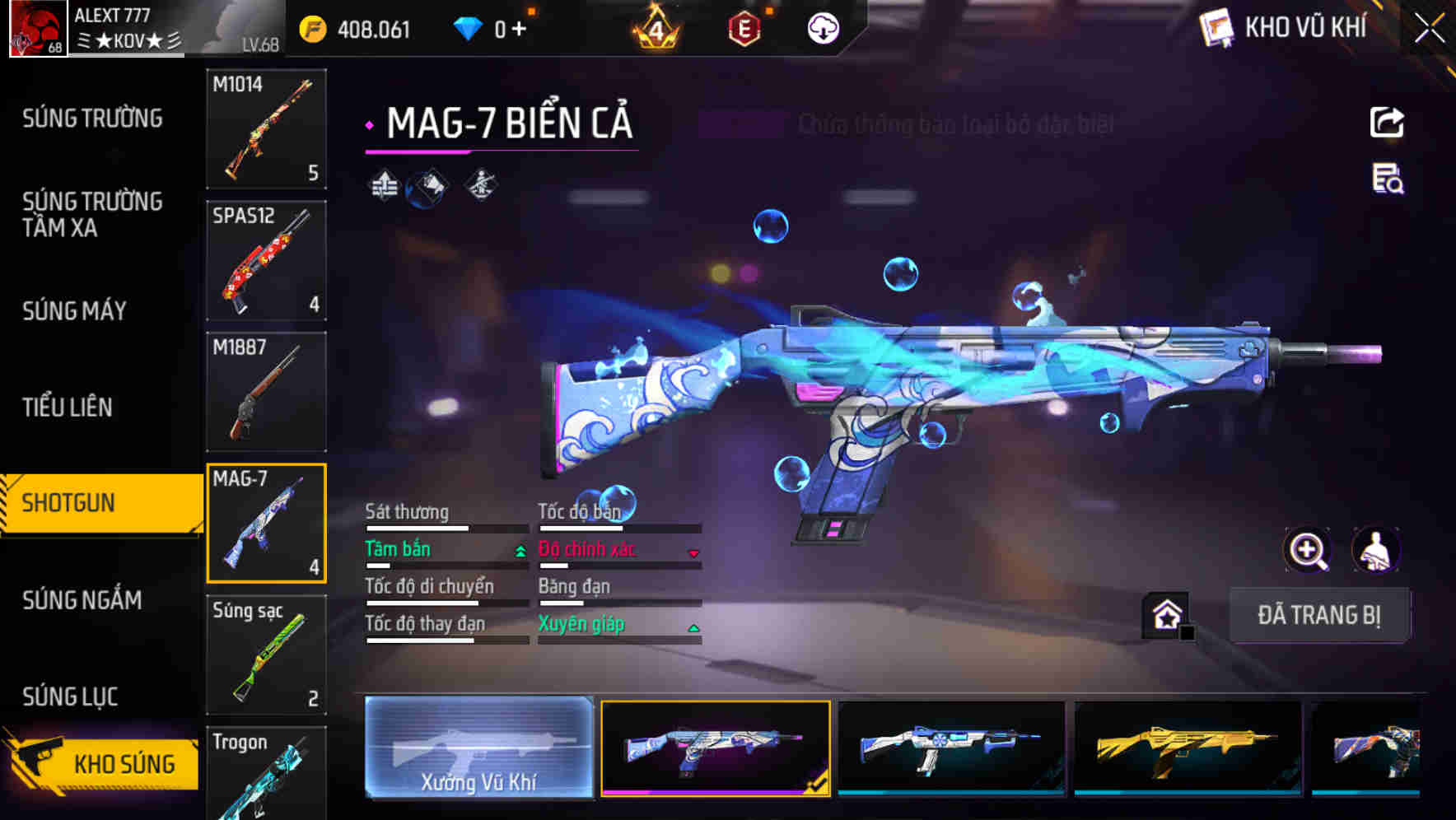Open the Trogon weapon slot
This screenshot has width=1456, height=820.
click(x=266, y=774)
